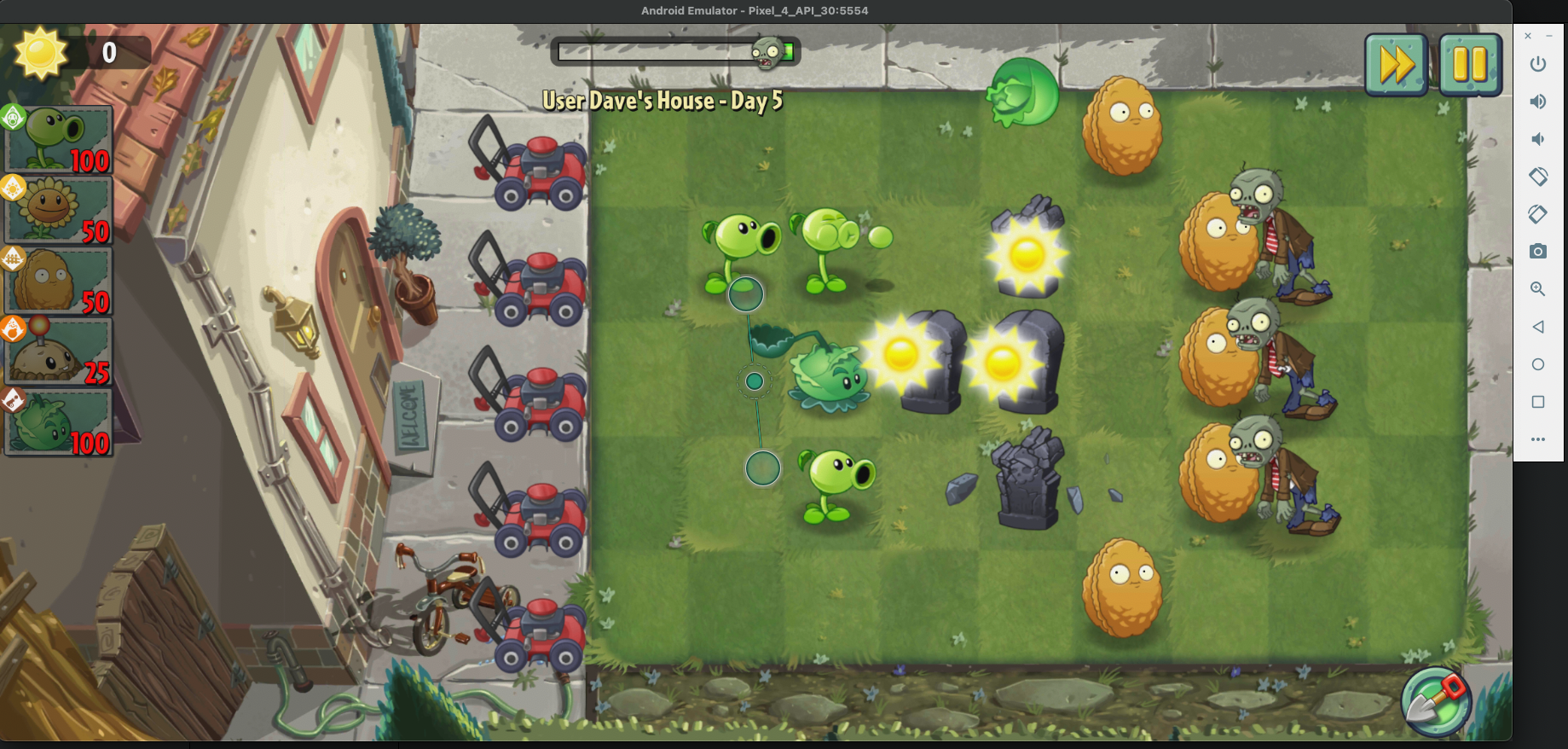Take a screenshot with the emulator camera button
Viewport: 1568px width, 749px height.
point(1538,252)
